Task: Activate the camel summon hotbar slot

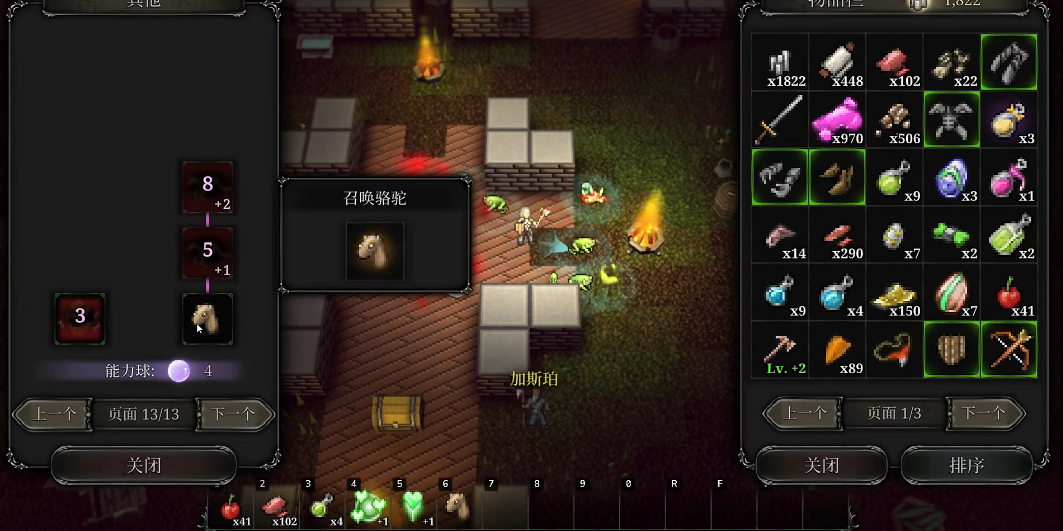Action: [x=457, y=507]
